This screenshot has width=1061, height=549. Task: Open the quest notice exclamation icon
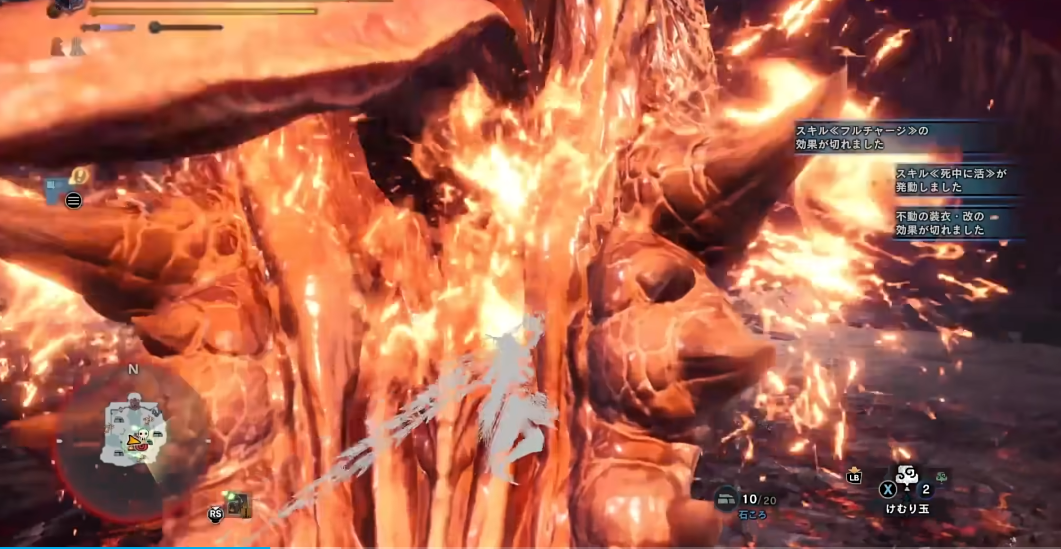(x=81, y=176)
